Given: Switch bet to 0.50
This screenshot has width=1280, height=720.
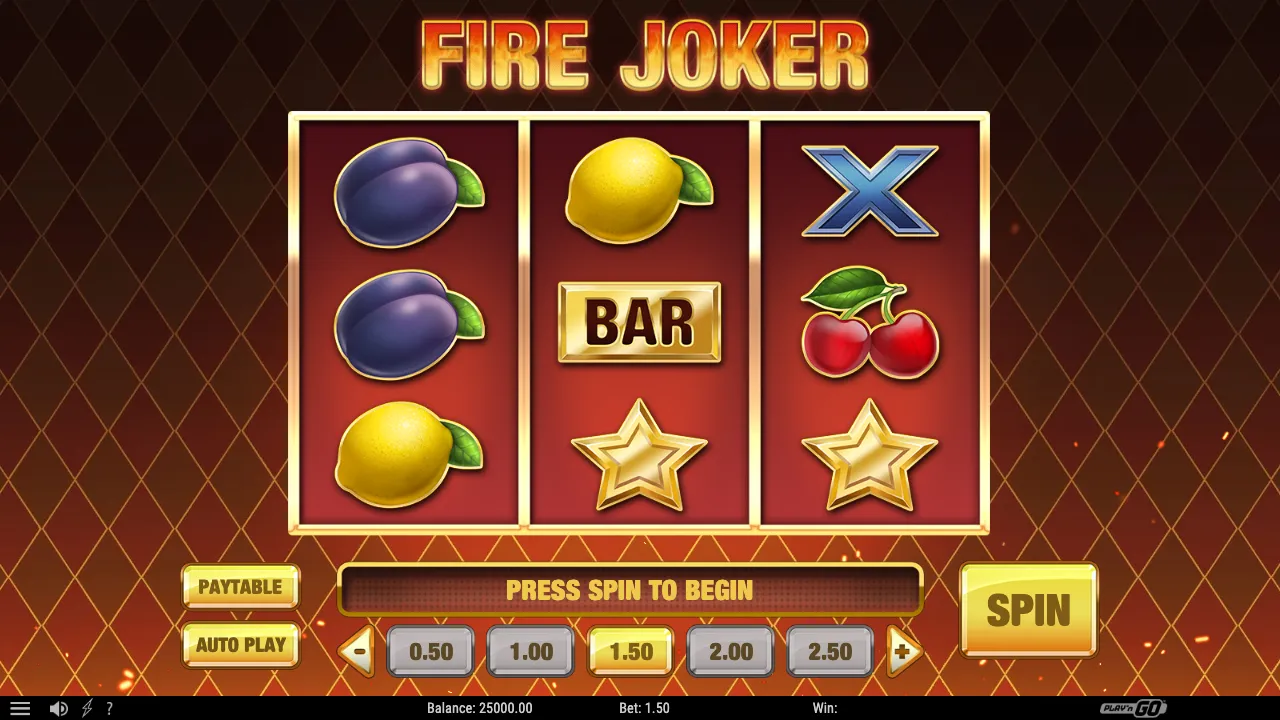Looking at the screenshot, I should pos(430,651).
